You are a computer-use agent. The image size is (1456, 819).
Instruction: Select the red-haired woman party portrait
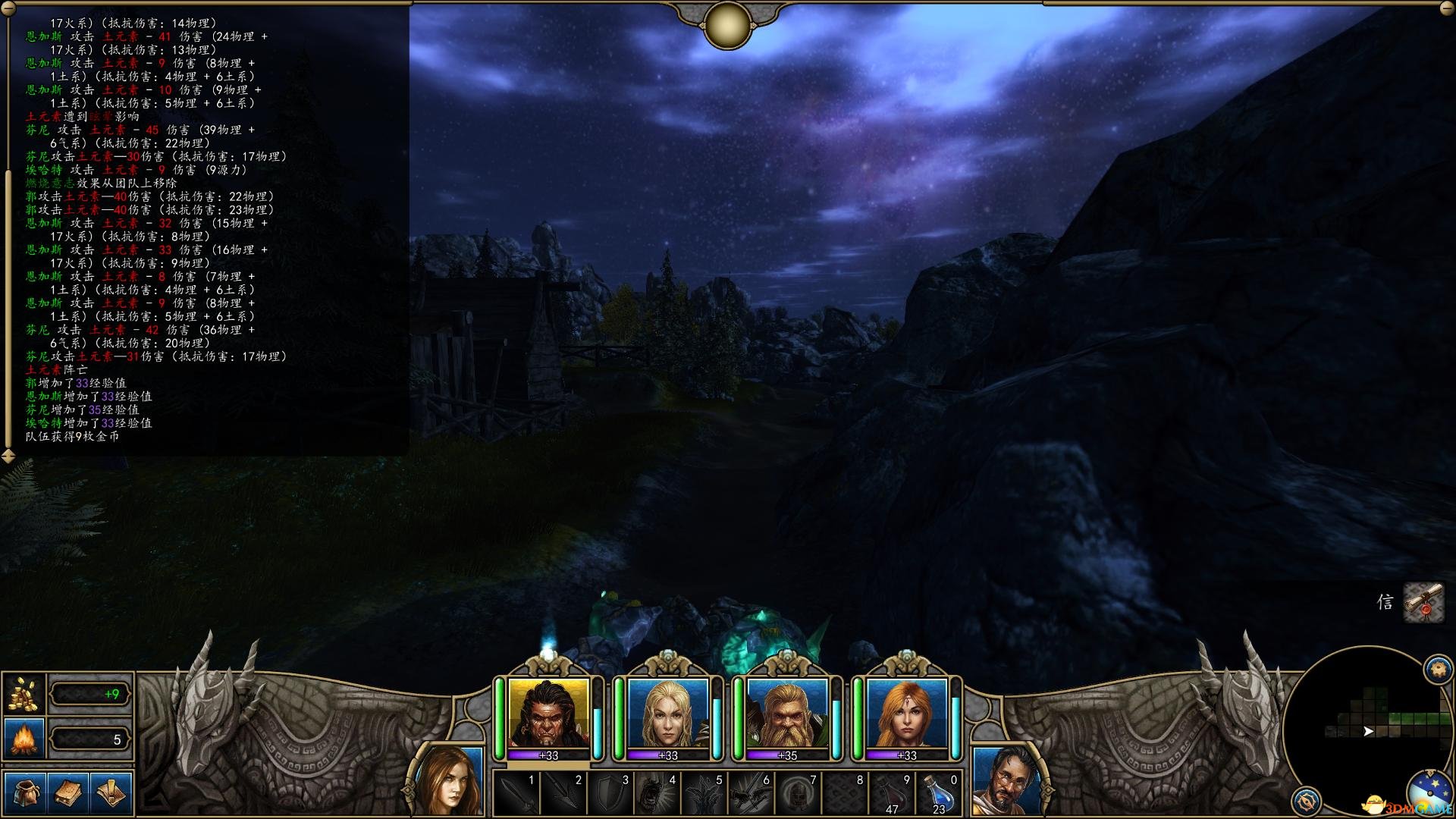tap(906, 714)
